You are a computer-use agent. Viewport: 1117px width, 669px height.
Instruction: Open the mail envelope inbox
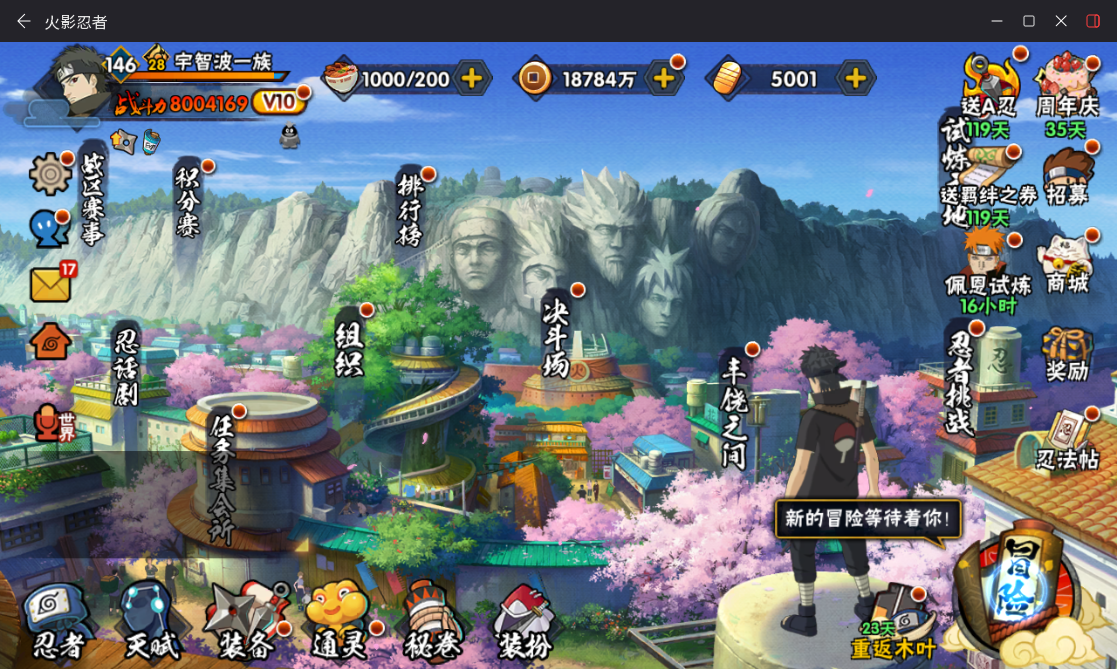click(x=51, y=285)
